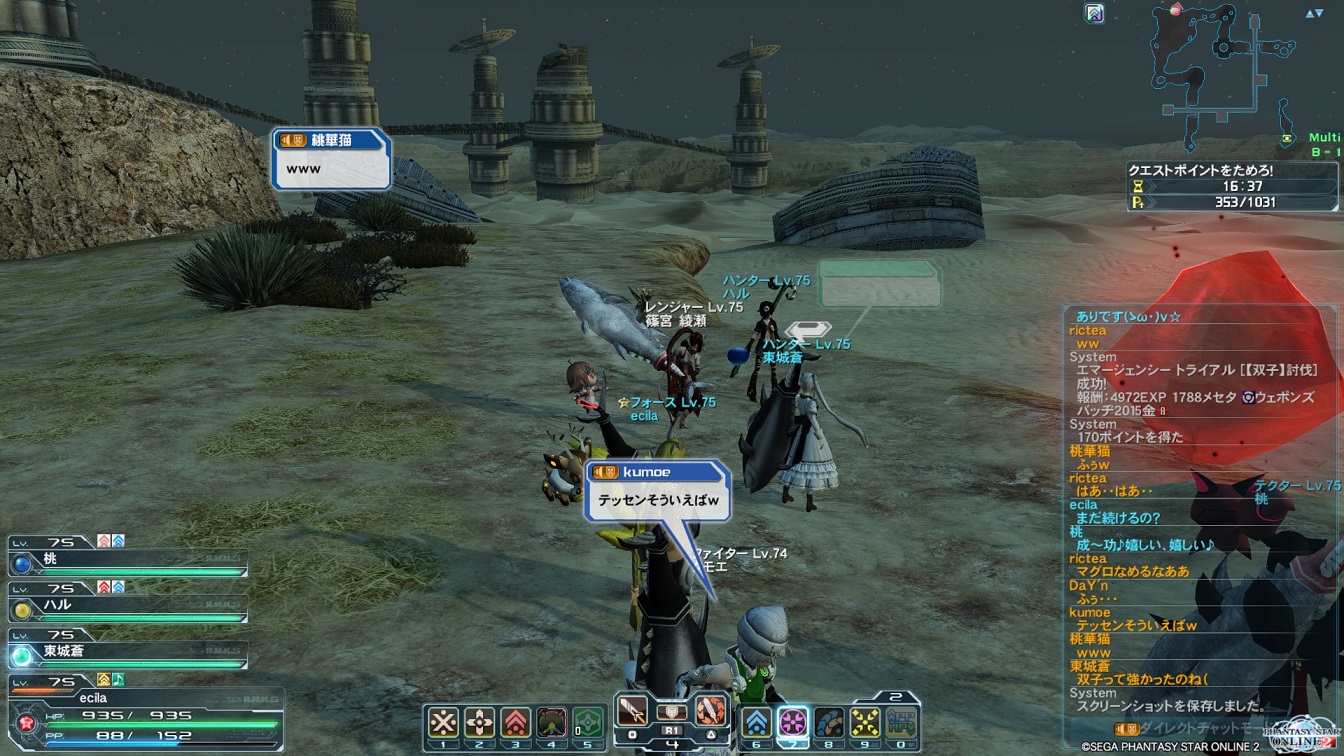Image resolution: width=1344 pixels, height=756 pixels.
Task: Use the PP/HP convert skill in slot 0
Action: [x=901, y=722]
